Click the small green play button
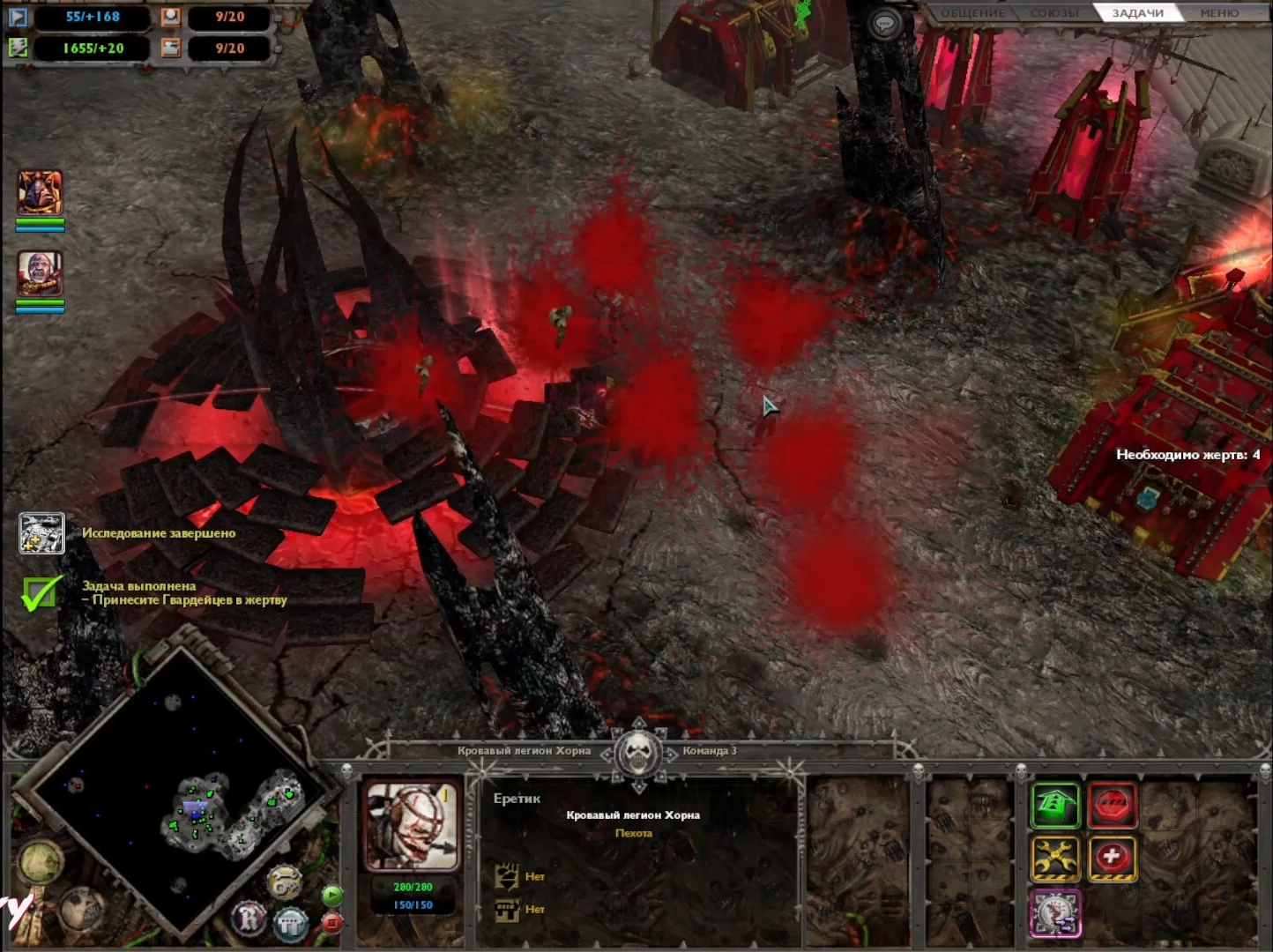This screenshot has width=1273, height=952. click(332, 896)
